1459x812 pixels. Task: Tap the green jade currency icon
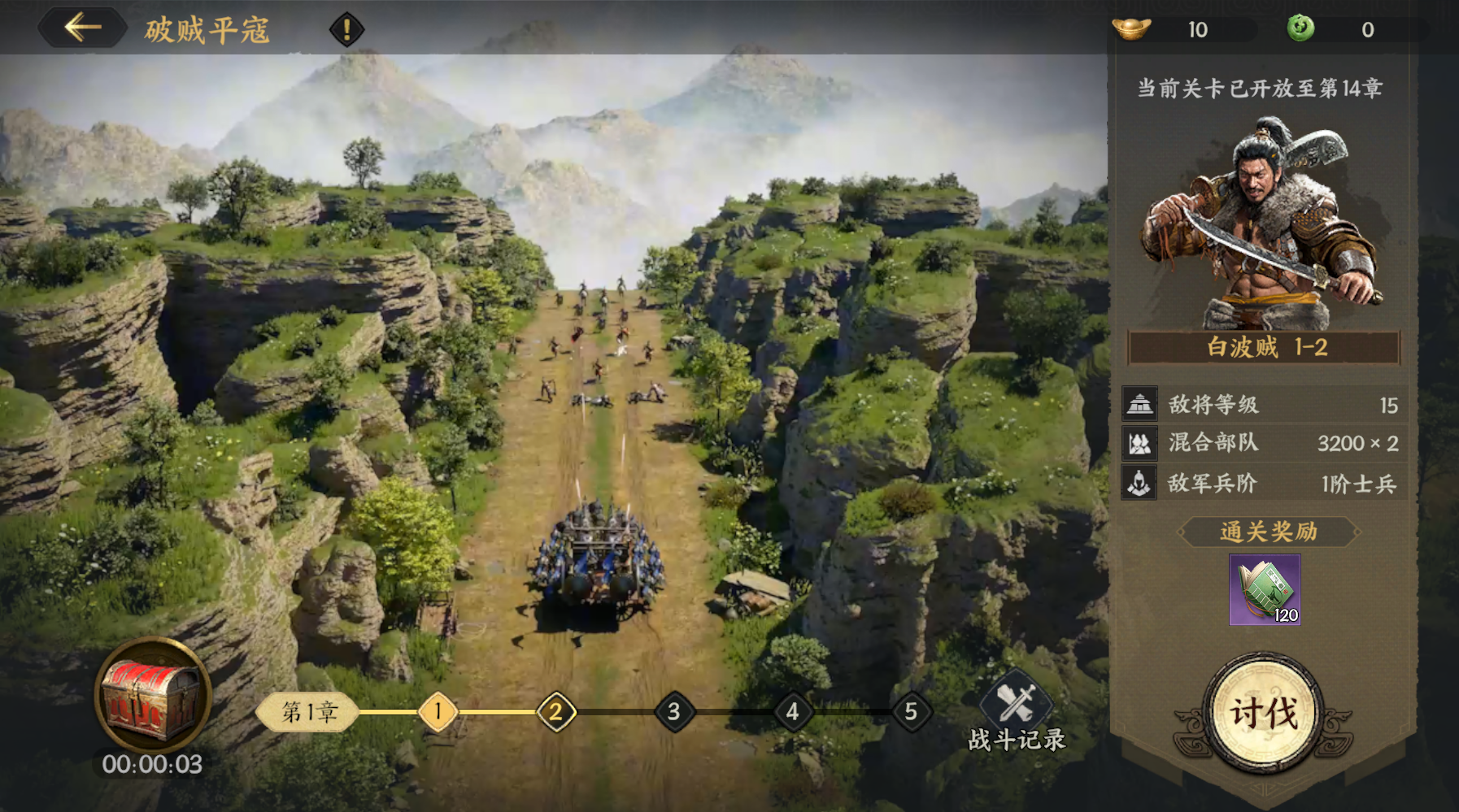tap(1300, 28)
